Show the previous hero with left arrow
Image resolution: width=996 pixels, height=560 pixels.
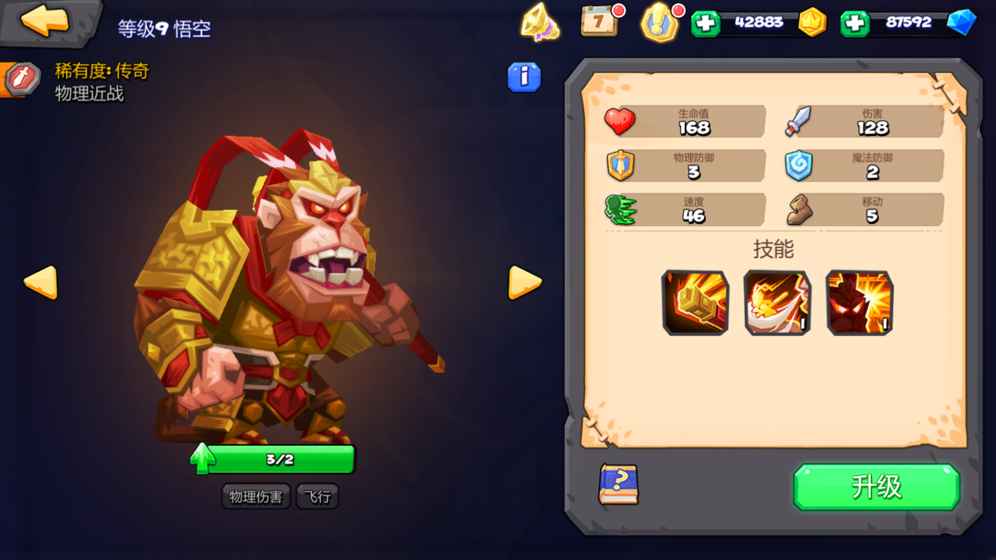40,282
